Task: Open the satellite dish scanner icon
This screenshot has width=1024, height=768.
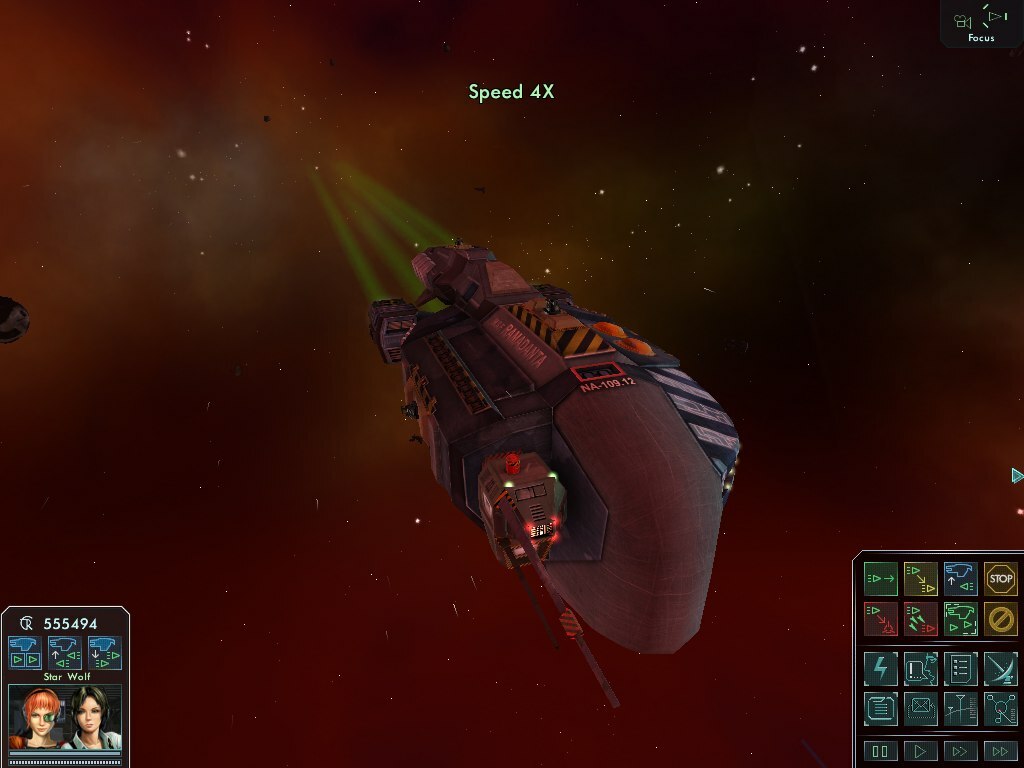Action: pyautogui.click(x=1000, y=668)
